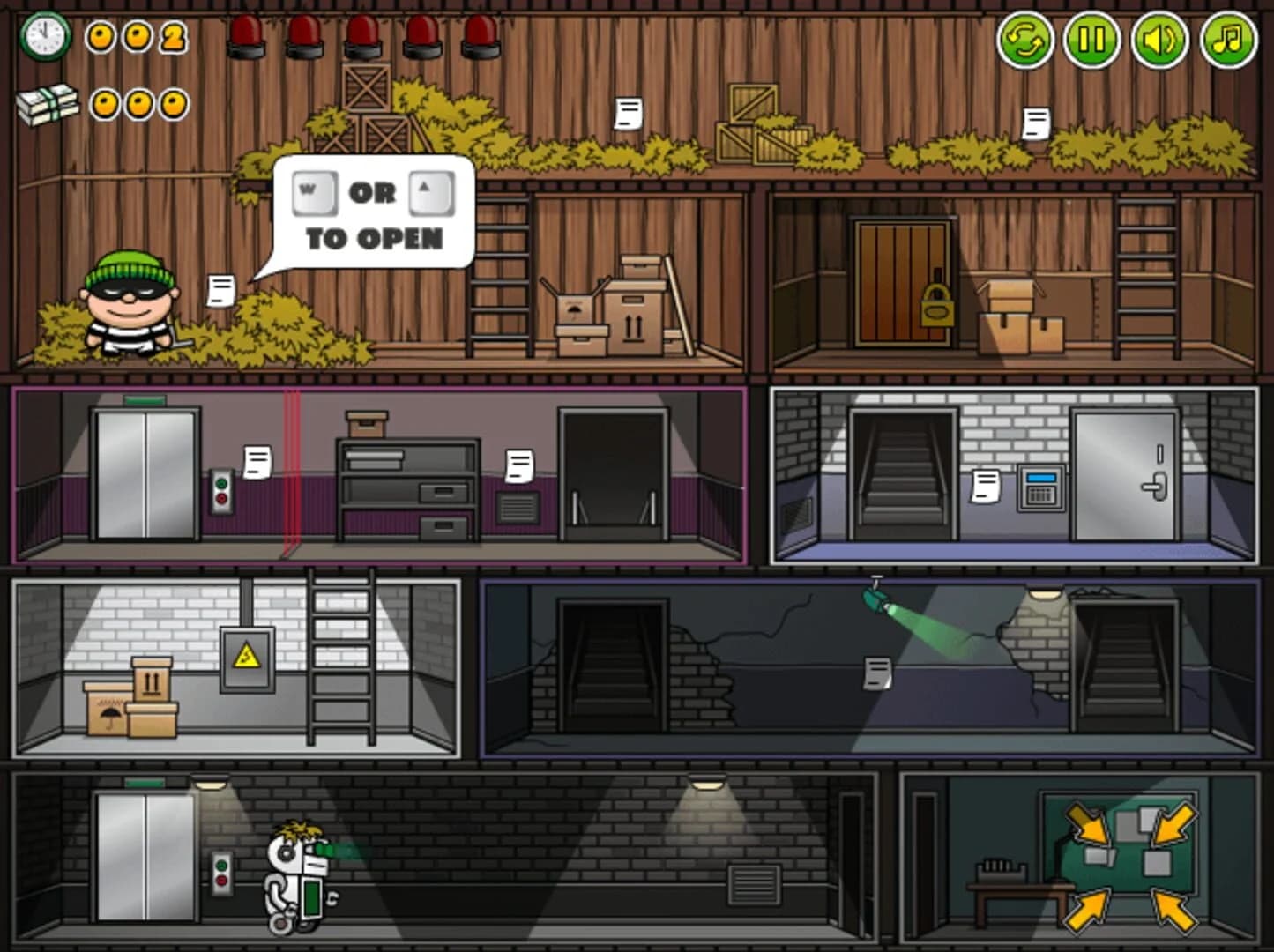The width and height of the screenshot is (1274, 952).
Task: Click the padlock on the wooden door
Action: [x=935, y=307]
